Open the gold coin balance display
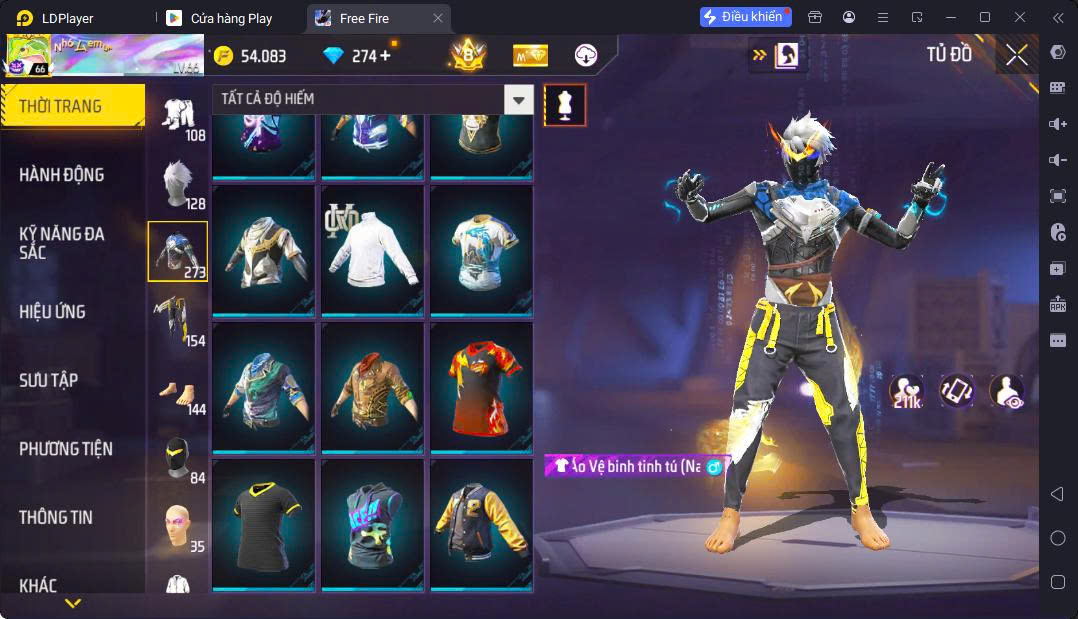1078x619 pixels. pyautogui.click(x=250, y=56)
